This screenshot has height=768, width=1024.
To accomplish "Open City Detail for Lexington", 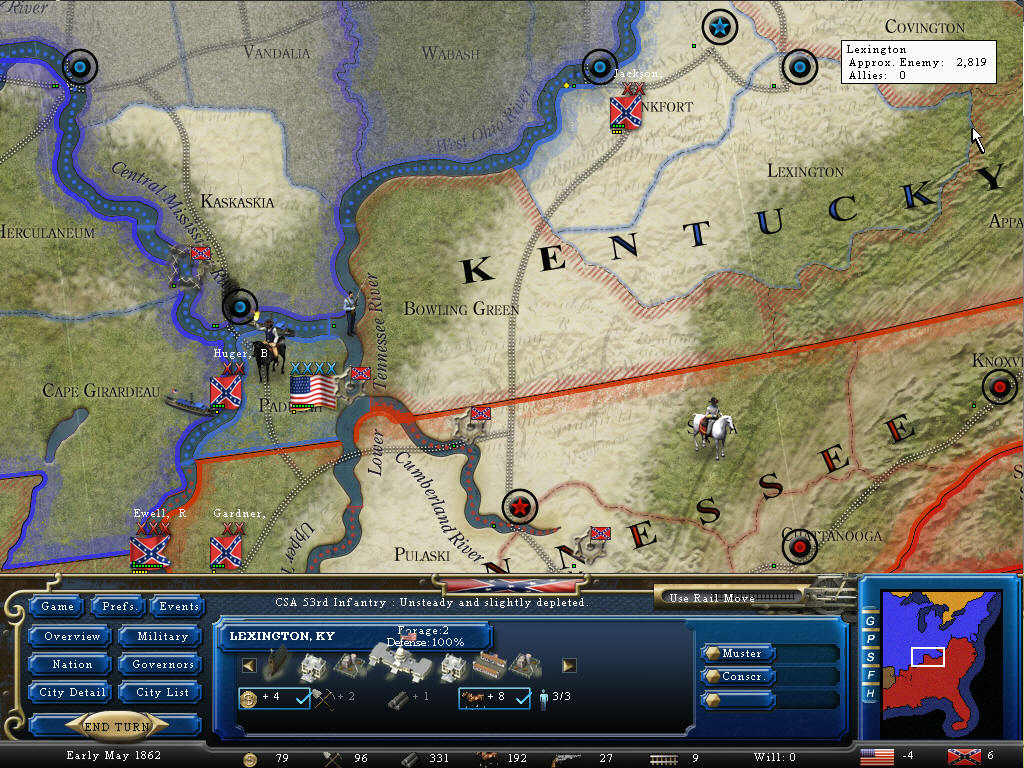I will click(71, 692).
